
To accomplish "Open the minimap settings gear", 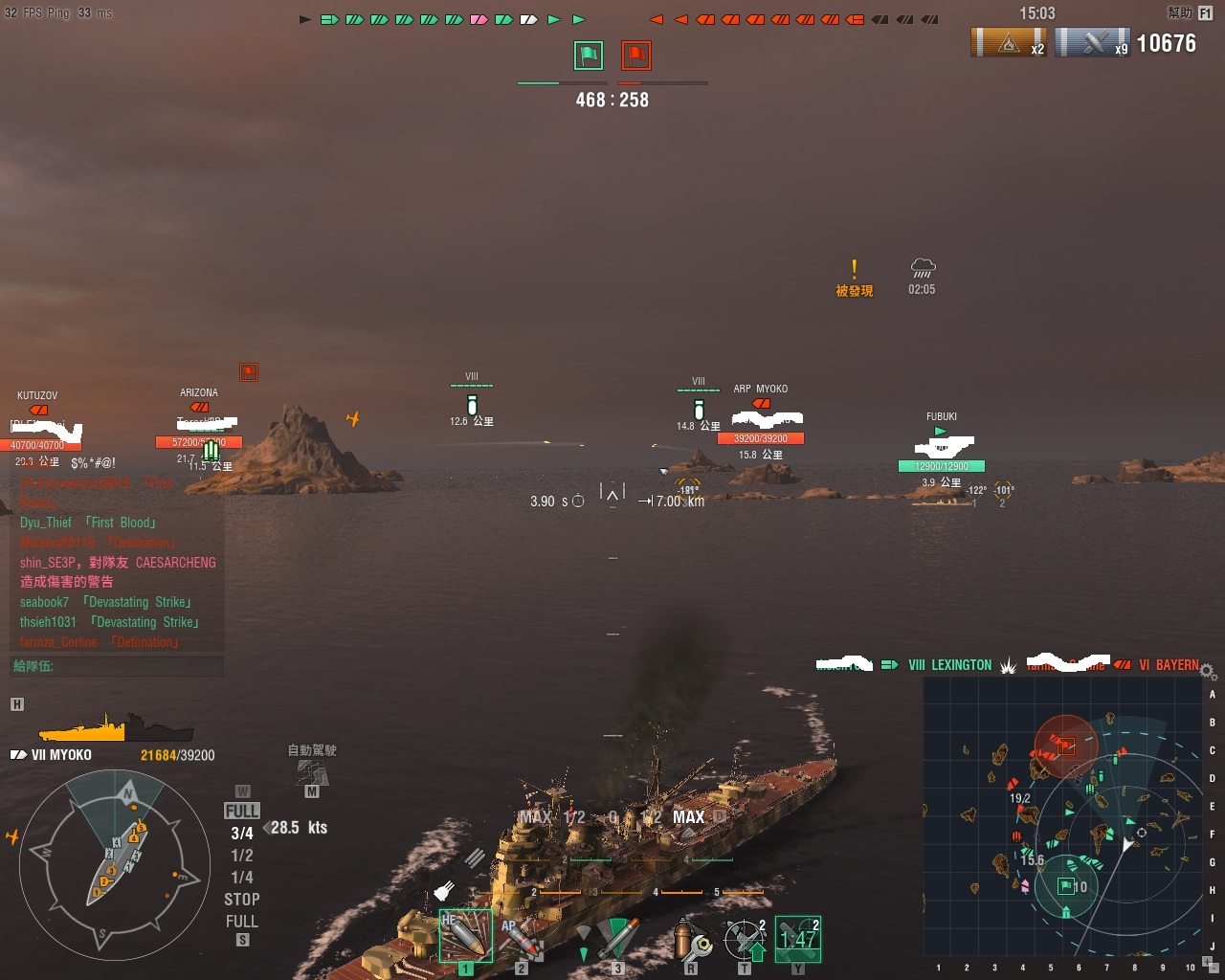I will [x=1208, y=671].
